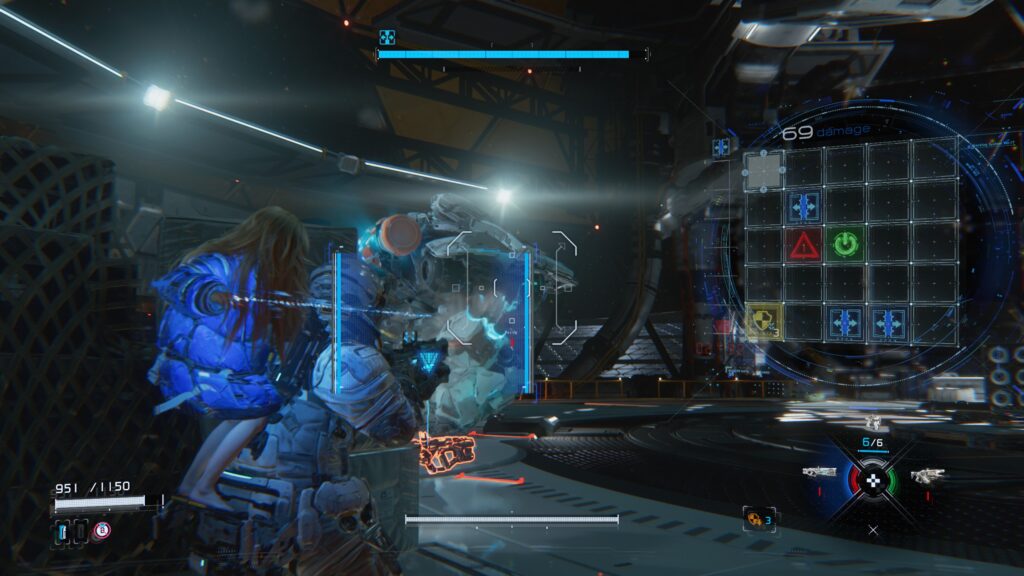Use the orange radiation grenade item
The height and width of the screenshot is (576, 1024).
click(757, 517)
